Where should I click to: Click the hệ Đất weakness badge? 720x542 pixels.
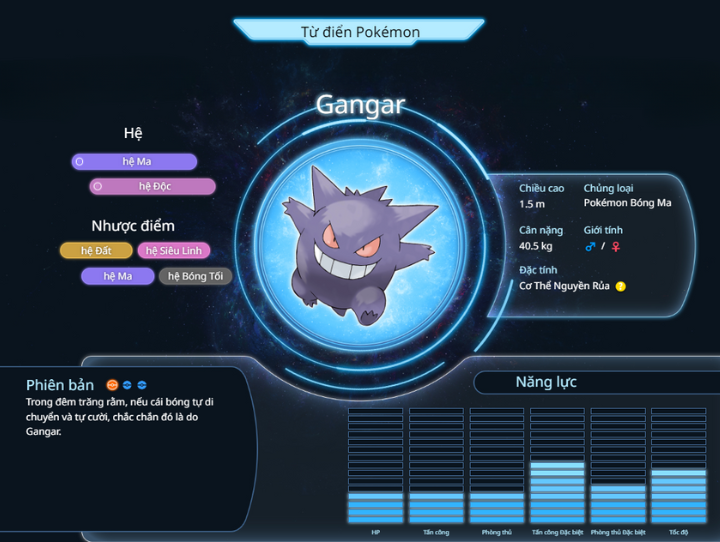[x=95, y=251]
